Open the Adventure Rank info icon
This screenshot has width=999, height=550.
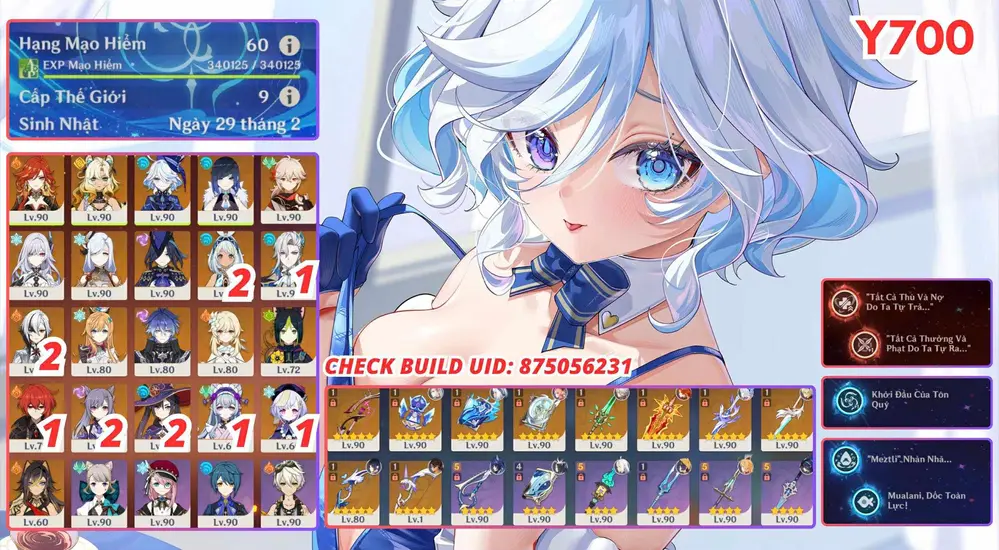pos(289,45)
